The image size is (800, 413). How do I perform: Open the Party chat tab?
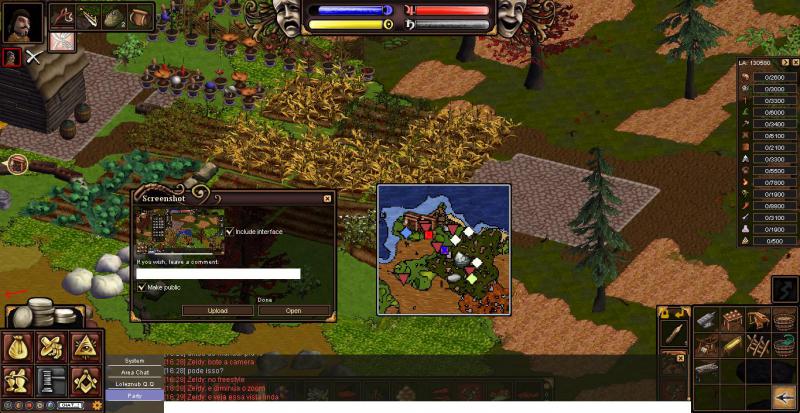pos(133,396)
